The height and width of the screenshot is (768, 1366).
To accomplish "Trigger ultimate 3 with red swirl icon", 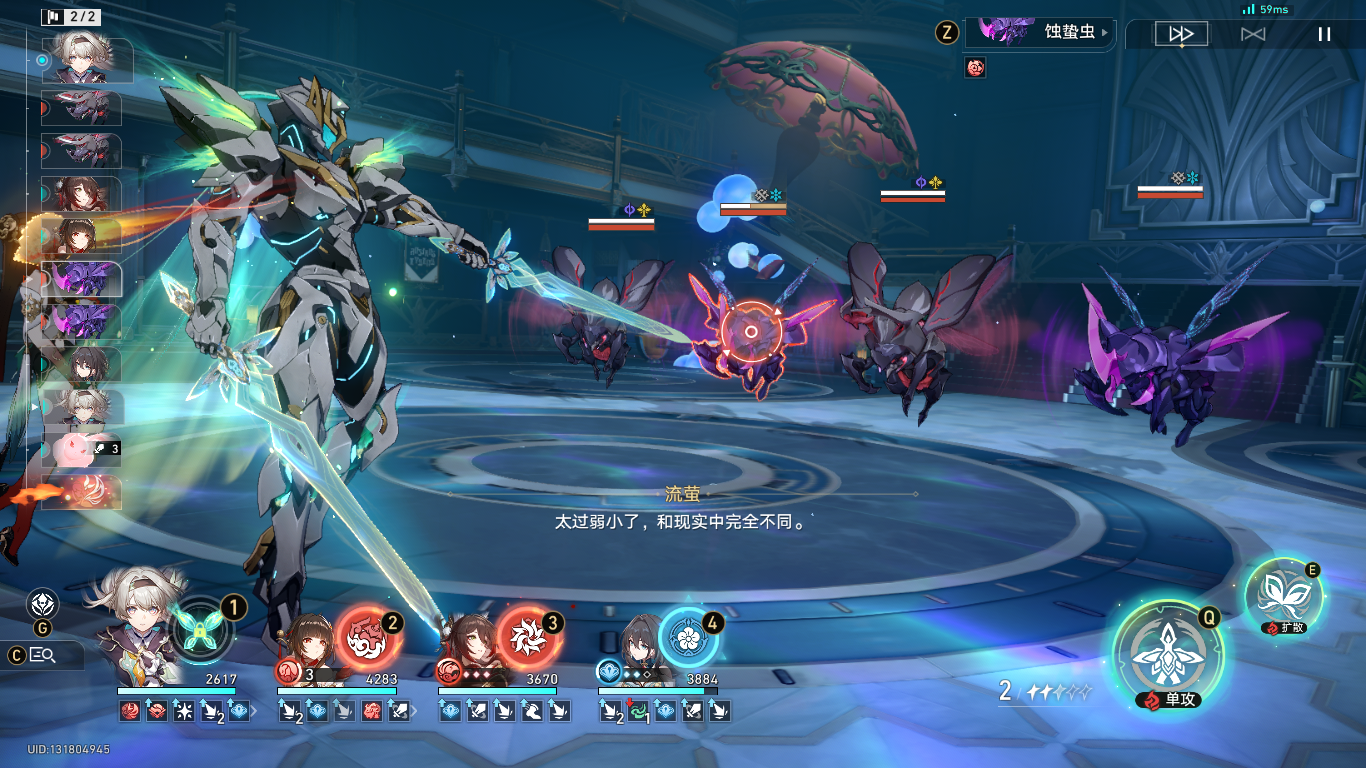I will click(x=528, y=636).
